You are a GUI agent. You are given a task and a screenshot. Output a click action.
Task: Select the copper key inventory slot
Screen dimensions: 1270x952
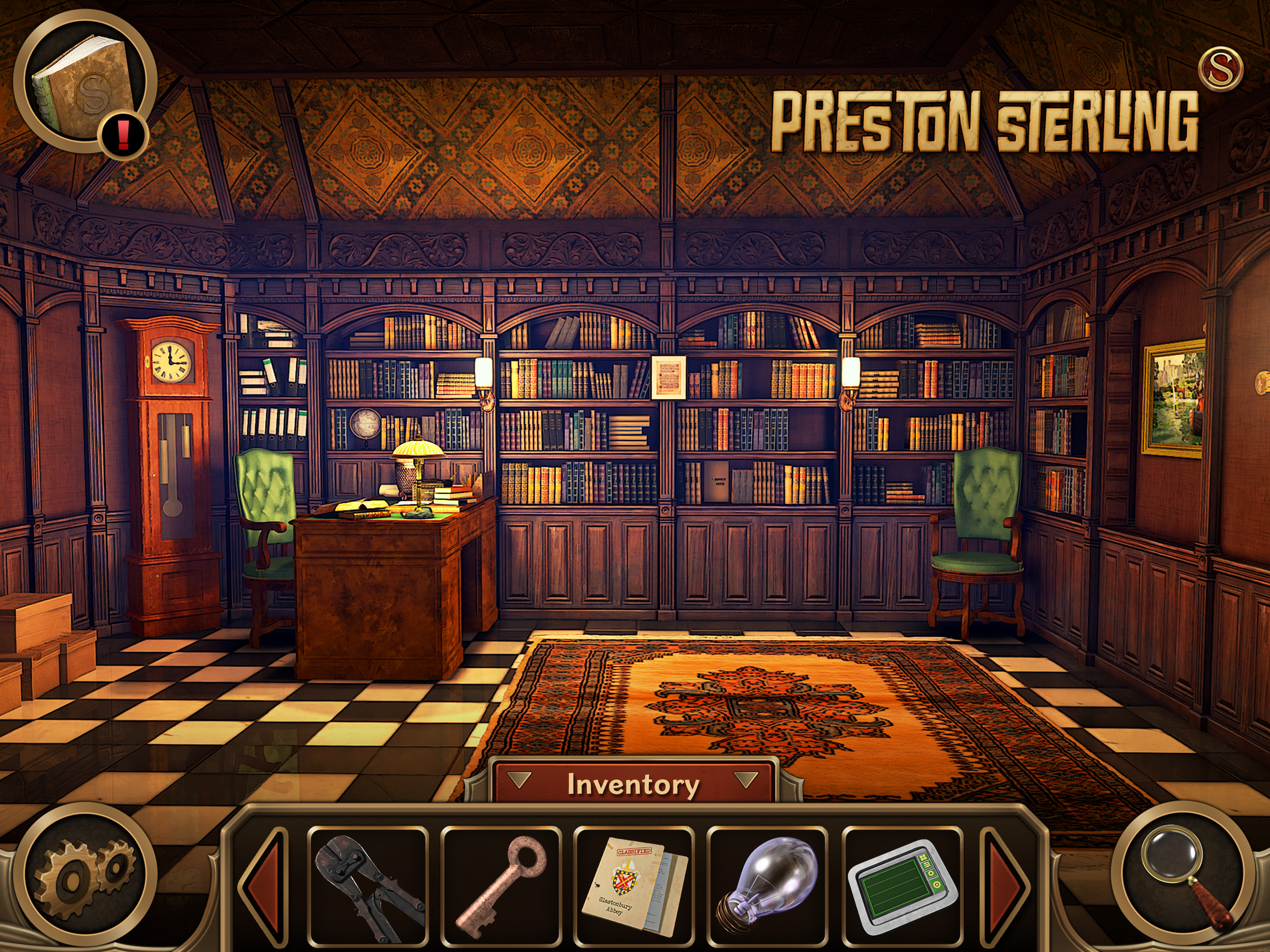tap(501, 886)
